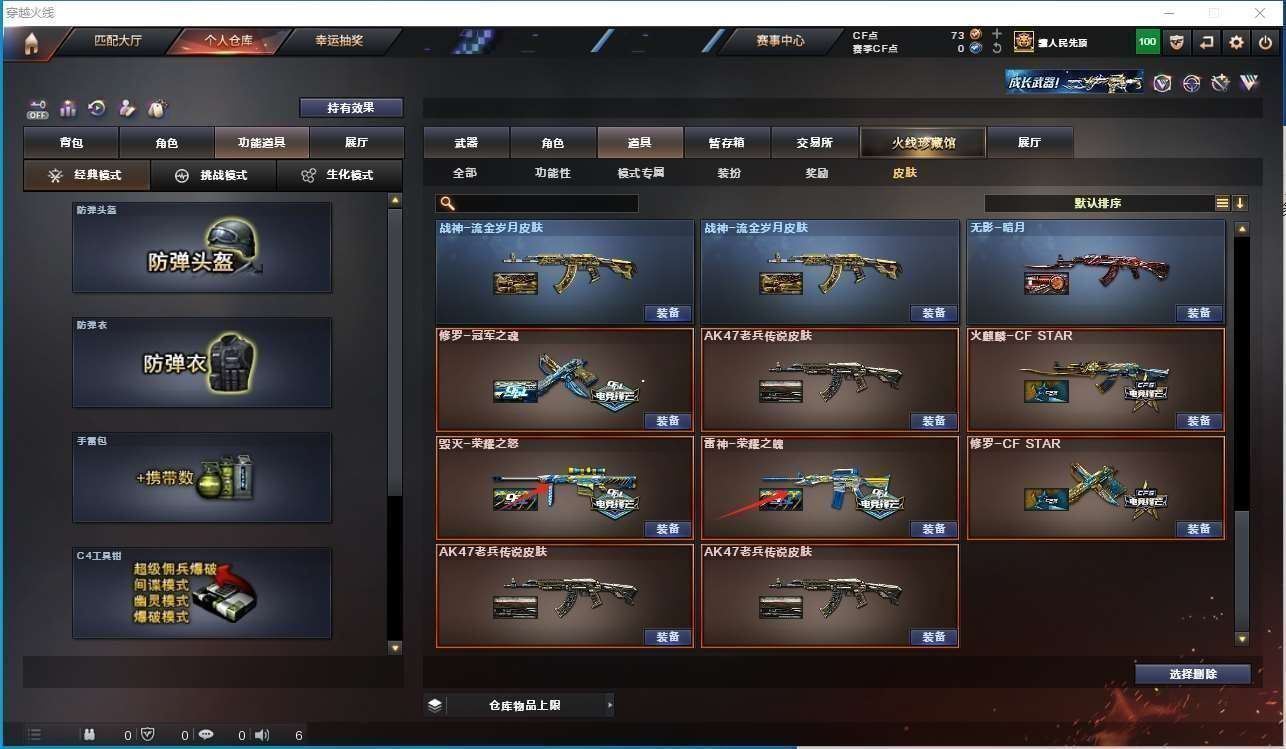Click the 选择删除 button

point(1192,674)
